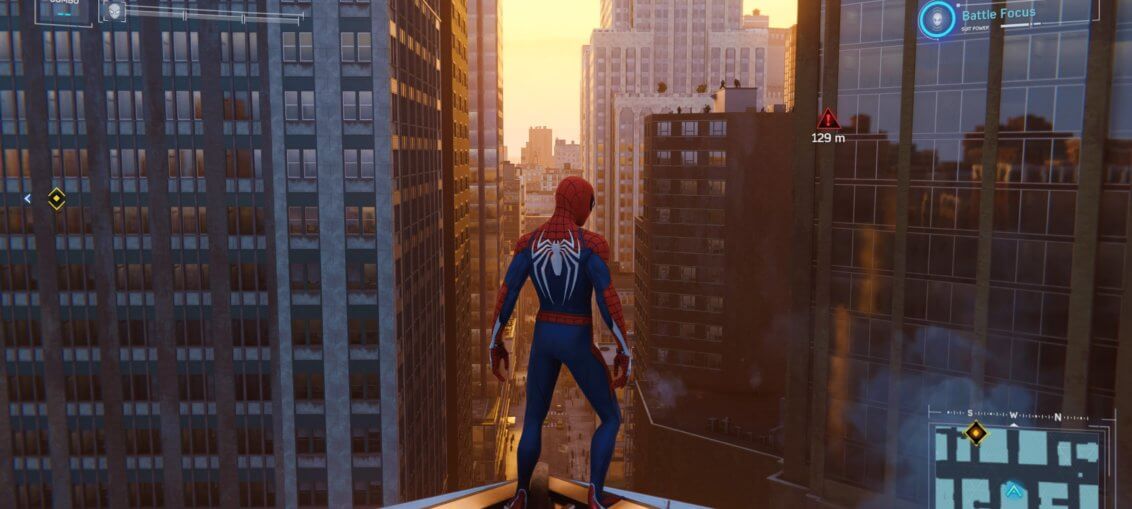Image resolution: width=1132 pixels, height=509 pixels.
Task: Open the city minimap
Action: coord(1020,467)
